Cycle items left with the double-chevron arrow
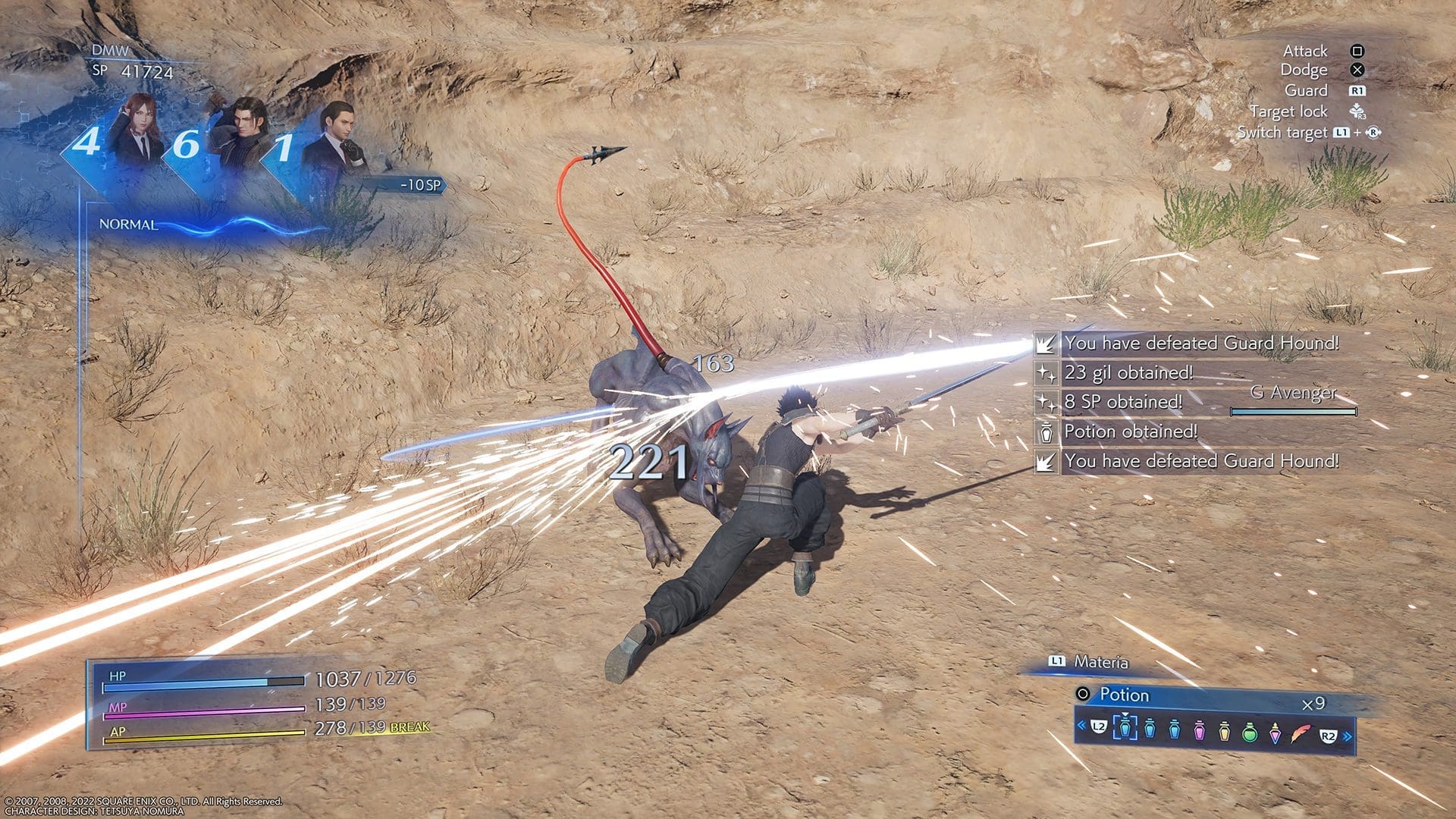 point(1081,726)
